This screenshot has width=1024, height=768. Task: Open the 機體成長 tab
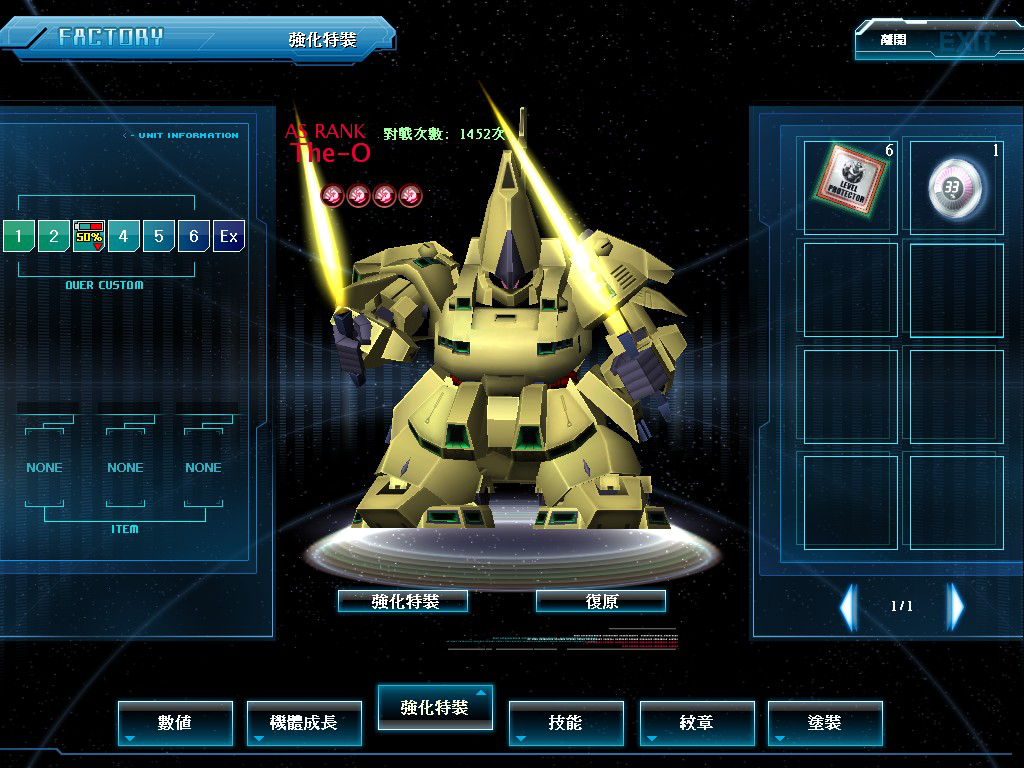[x=304, y=722]
